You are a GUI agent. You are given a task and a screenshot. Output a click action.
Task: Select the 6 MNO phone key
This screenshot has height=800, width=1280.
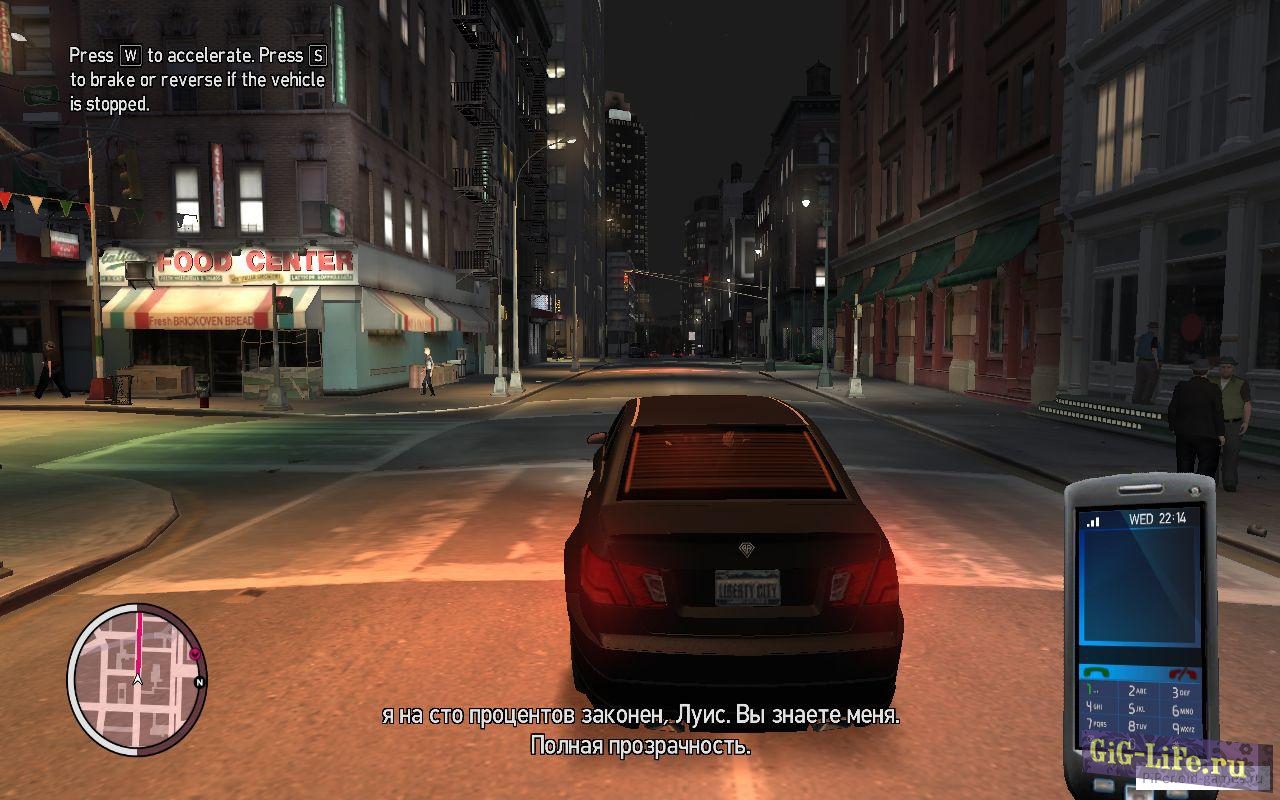(1182, 710)
